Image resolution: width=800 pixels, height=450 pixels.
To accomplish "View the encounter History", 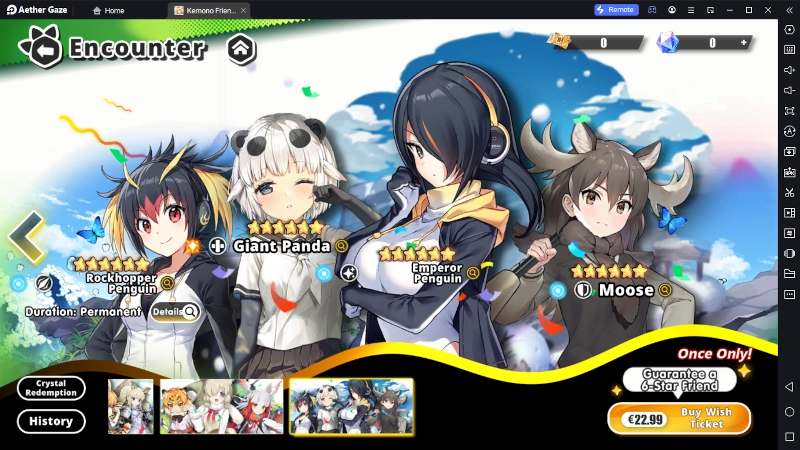I will pos(51,421).
